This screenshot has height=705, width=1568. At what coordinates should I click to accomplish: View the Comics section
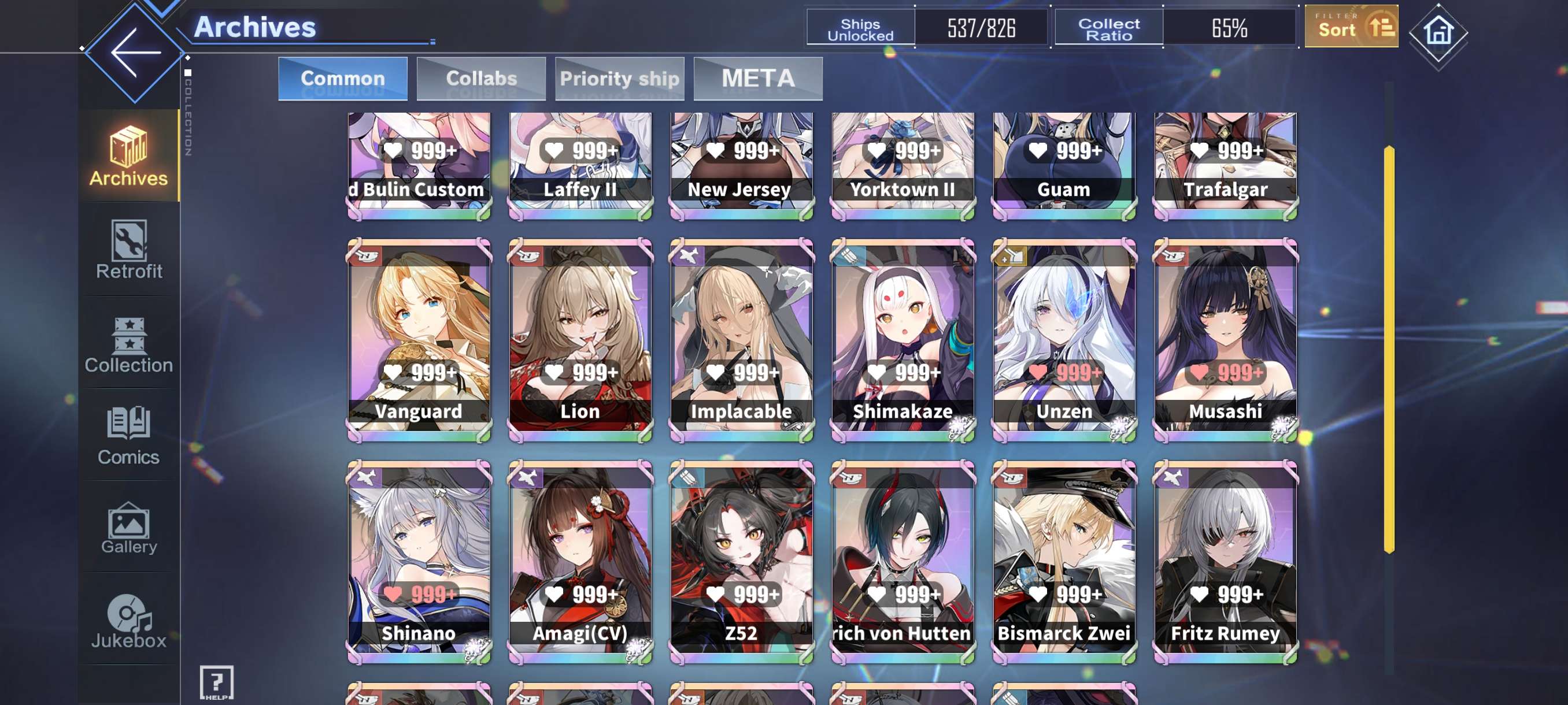(x=129, y=436)
